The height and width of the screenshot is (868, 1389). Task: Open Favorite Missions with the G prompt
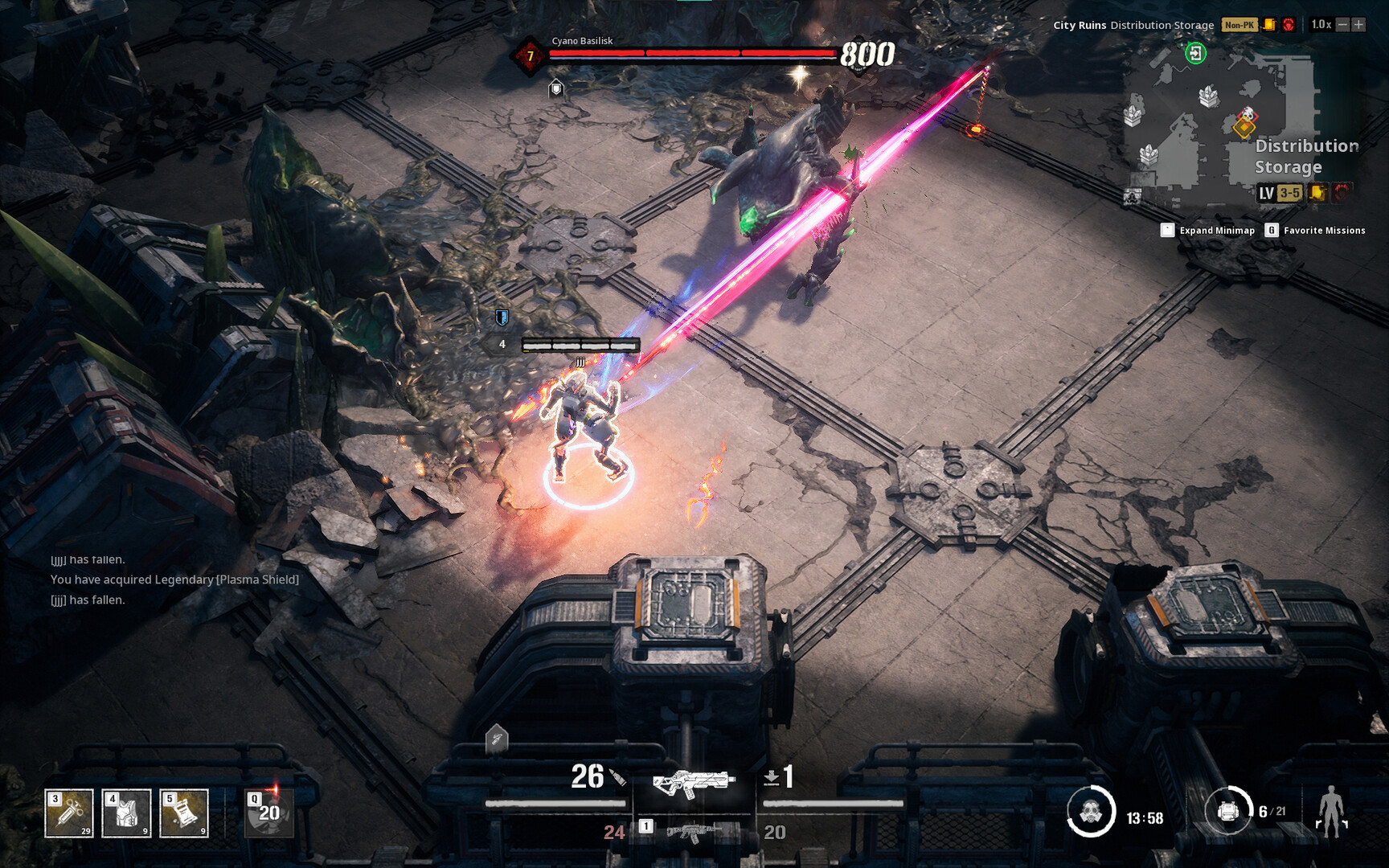pyautogui.click(x=1318, y=230)
